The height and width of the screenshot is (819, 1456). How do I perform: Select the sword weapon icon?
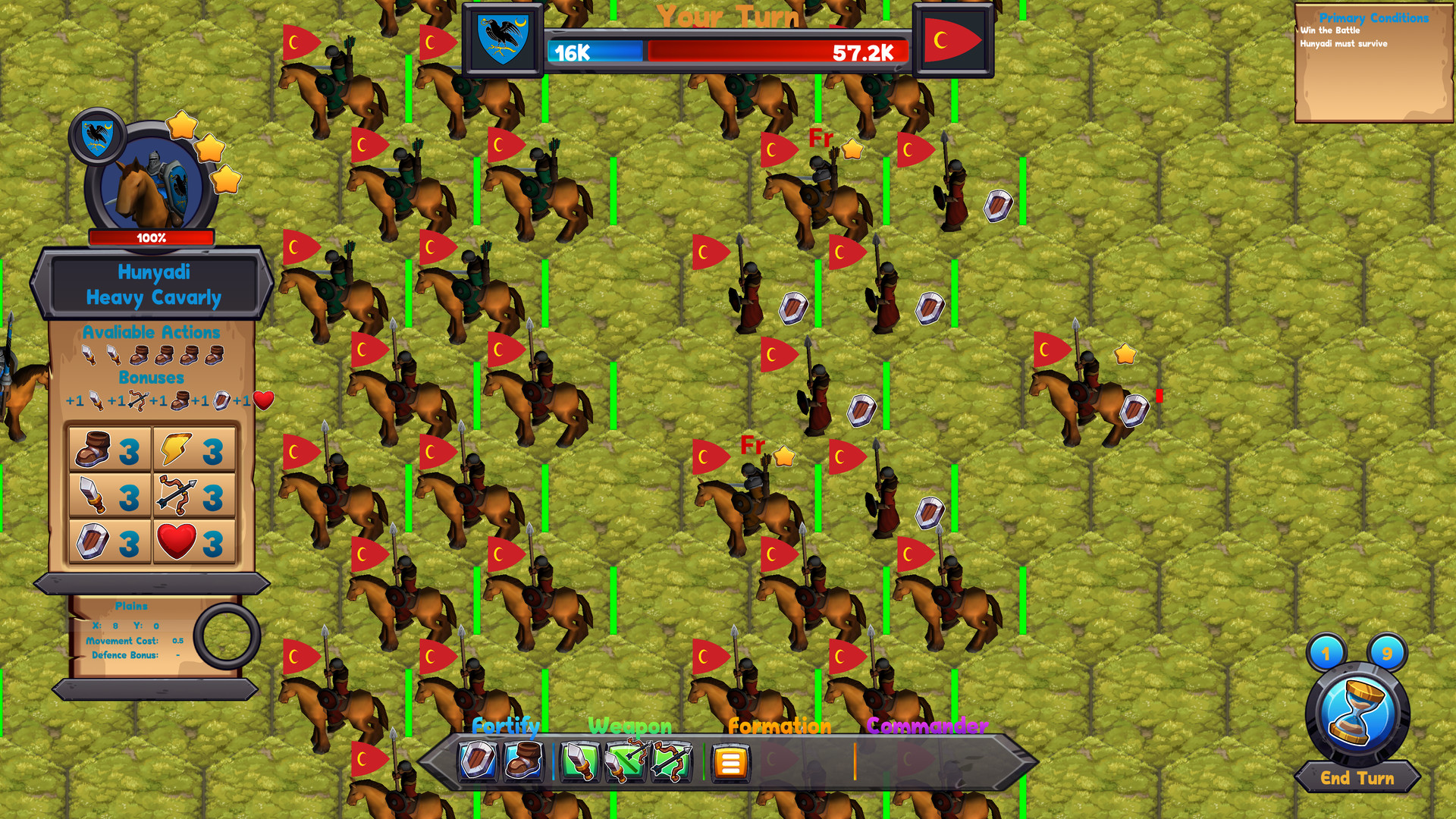click(x=579, y=764)
